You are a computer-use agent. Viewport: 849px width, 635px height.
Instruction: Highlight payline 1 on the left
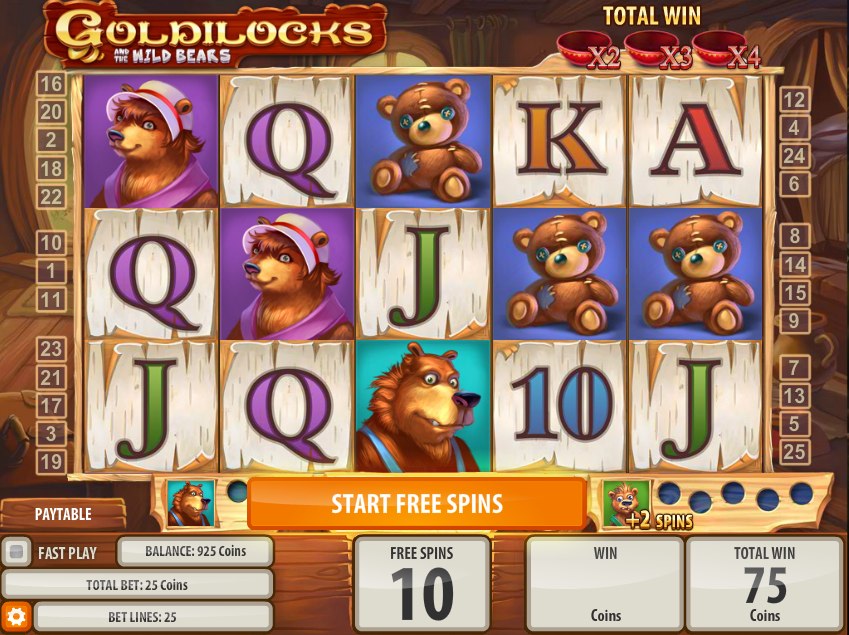click(50, 271)
